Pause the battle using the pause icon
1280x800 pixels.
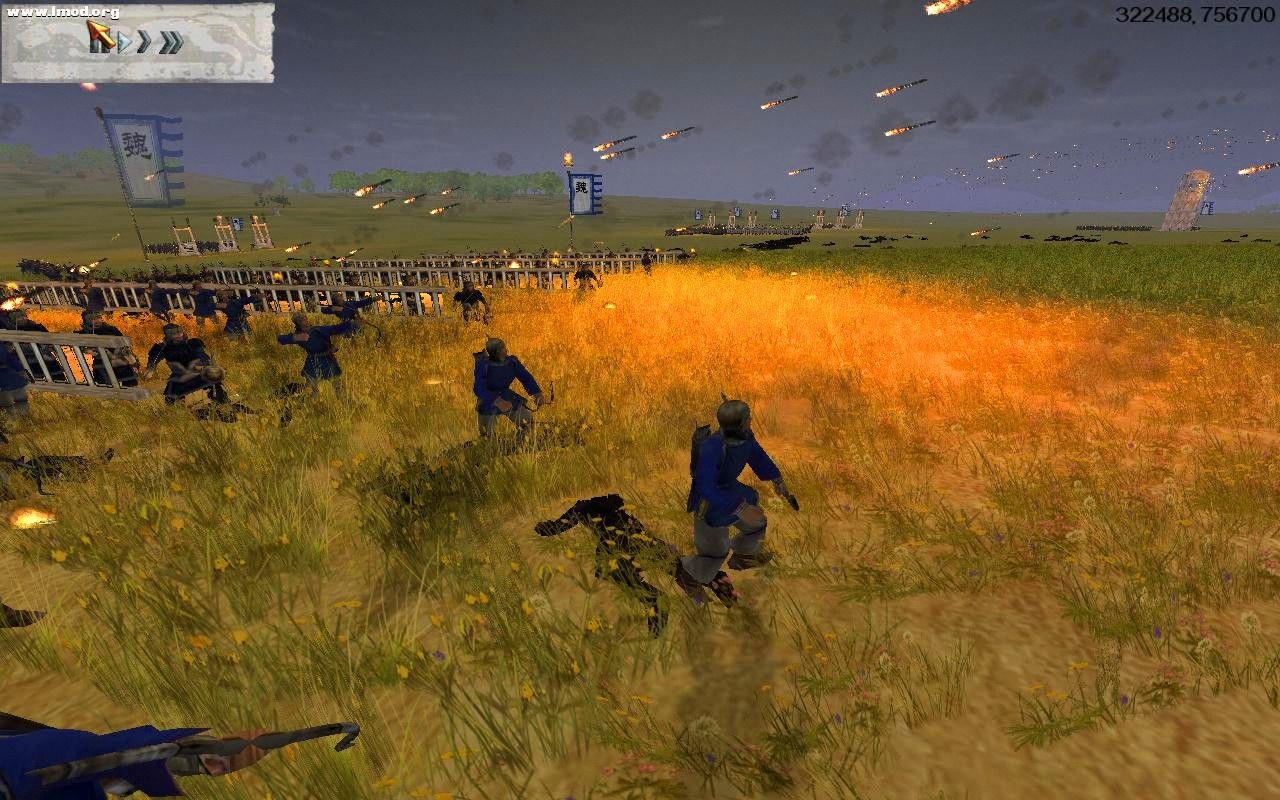point(100,42)
